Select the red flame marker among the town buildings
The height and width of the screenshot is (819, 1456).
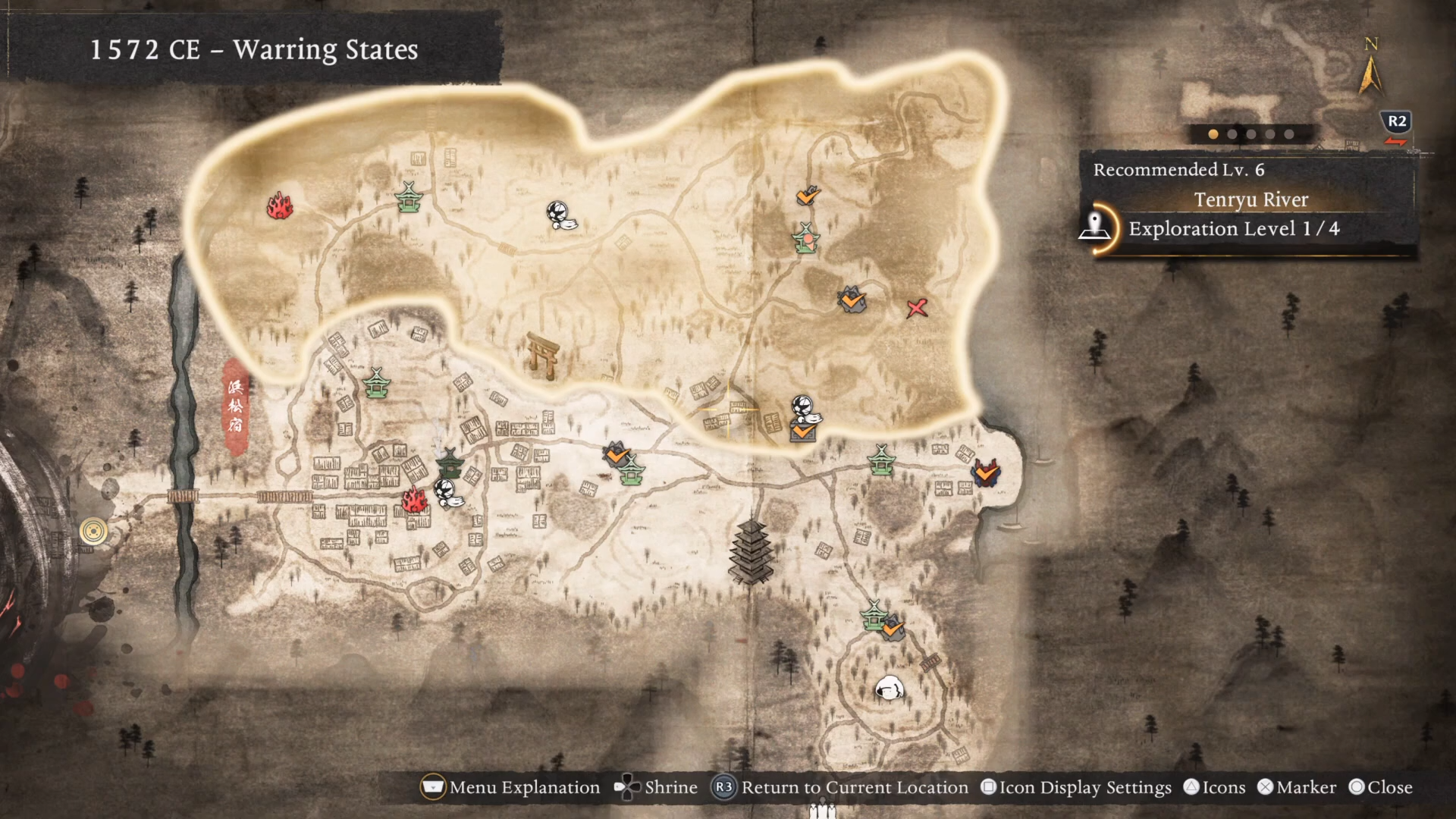(x=414, y=500)
